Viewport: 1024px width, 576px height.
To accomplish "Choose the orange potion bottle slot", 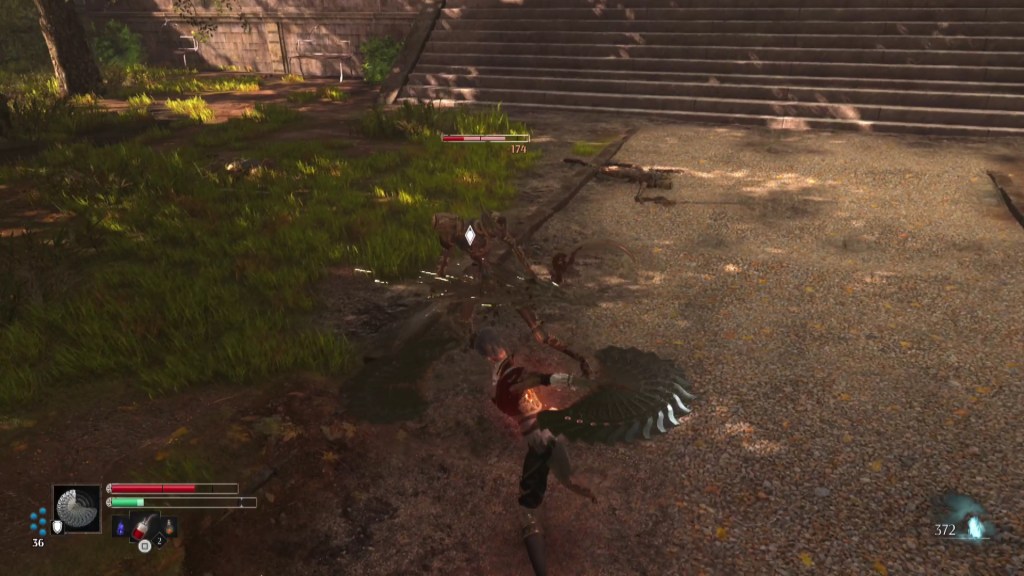I will tap(169, 526).
